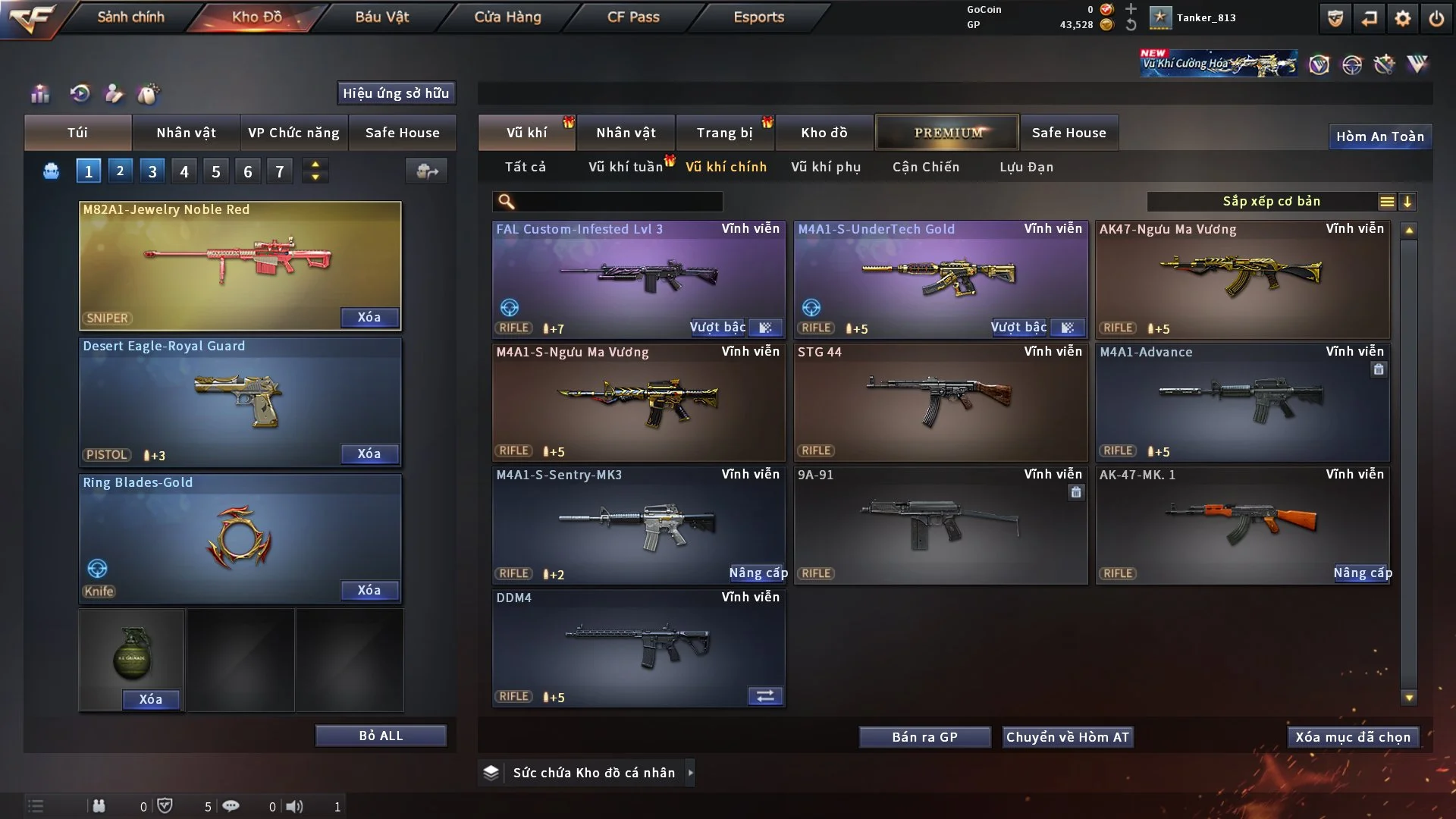Show the Cận Chiến melee category
This screenshot has height=819, width=1456.
pos(926,167)
